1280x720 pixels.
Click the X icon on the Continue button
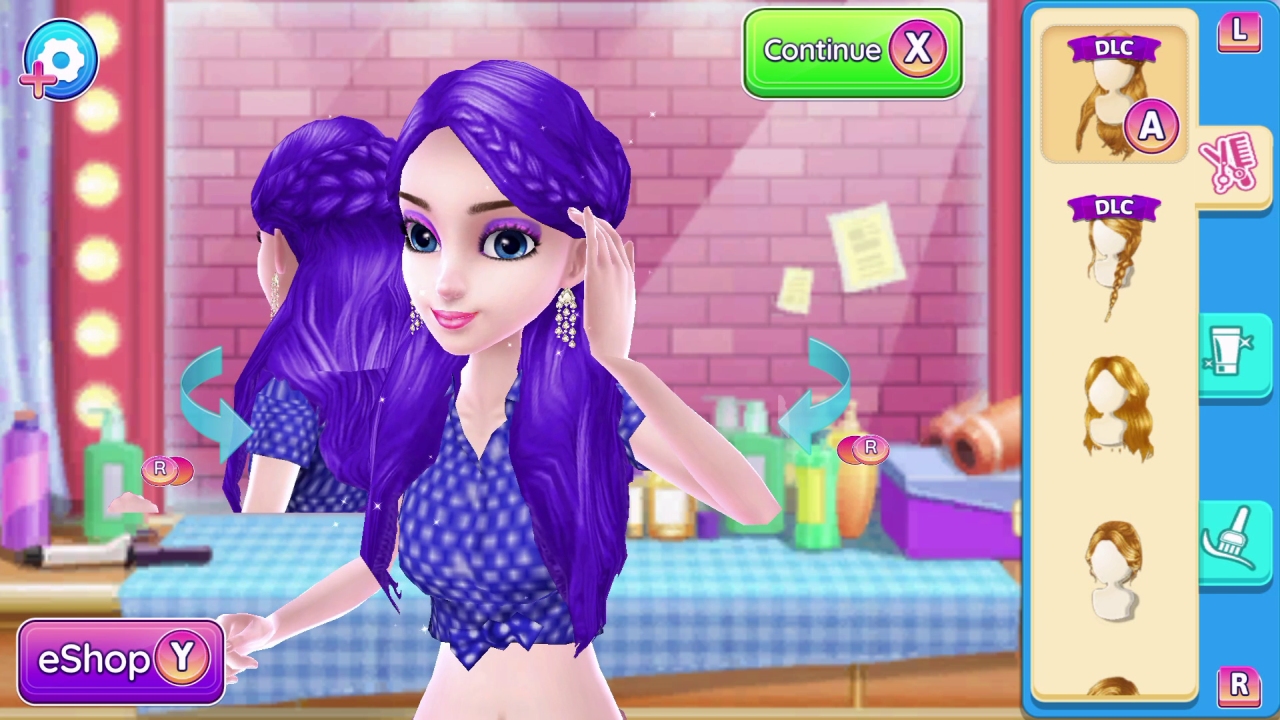pyautogui.click(x=915, y=50)
